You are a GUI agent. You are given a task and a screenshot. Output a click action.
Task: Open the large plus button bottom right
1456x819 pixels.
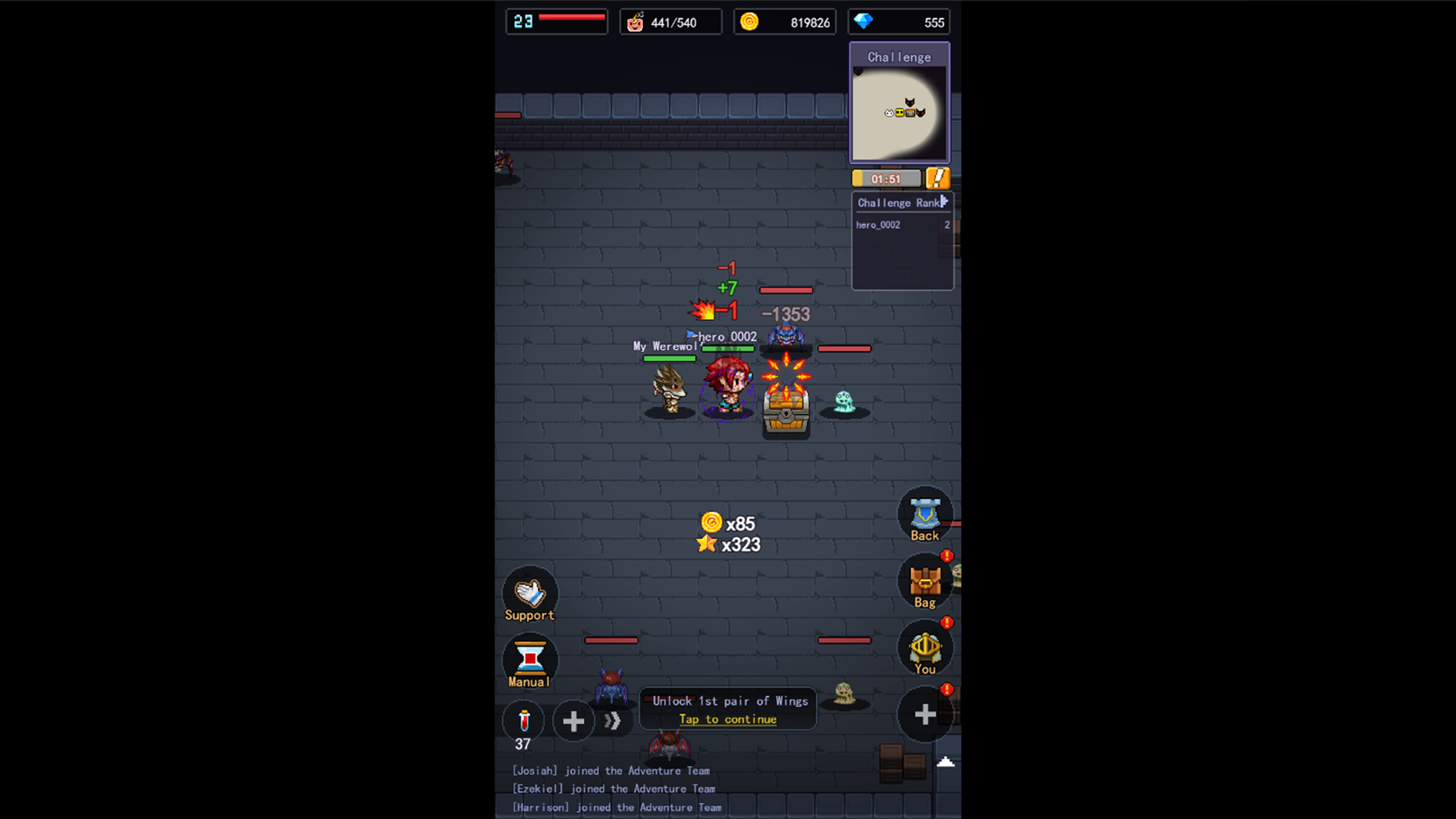pyautogui.click(x=924, y=714)
